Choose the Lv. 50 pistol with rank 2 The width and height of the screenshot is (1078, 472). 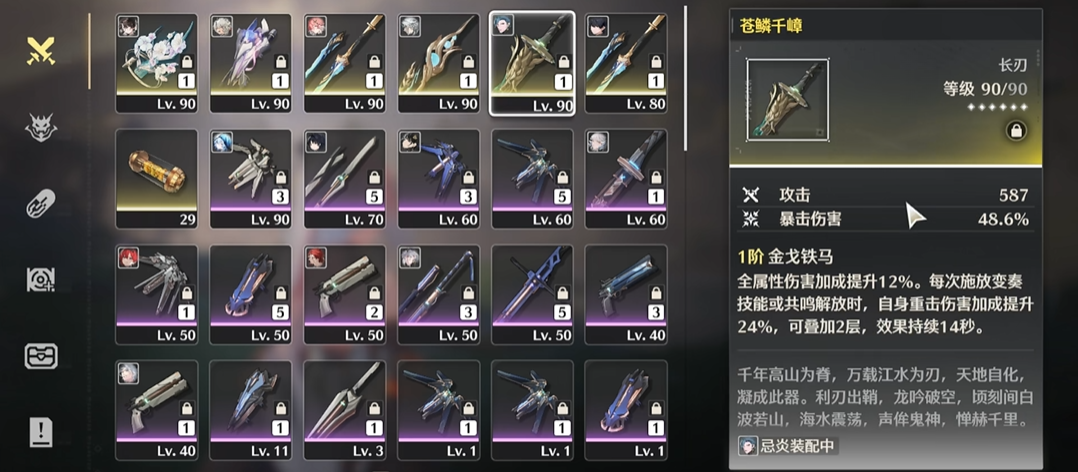pyautogui.click(x=344, y=290)
